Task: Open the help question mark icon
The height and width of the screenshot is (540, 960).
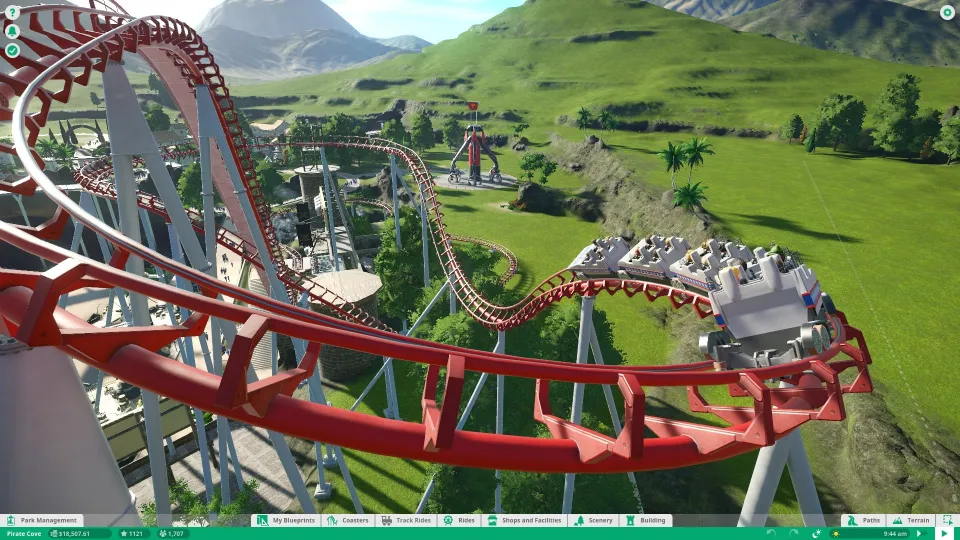Action: pos(12,13)
